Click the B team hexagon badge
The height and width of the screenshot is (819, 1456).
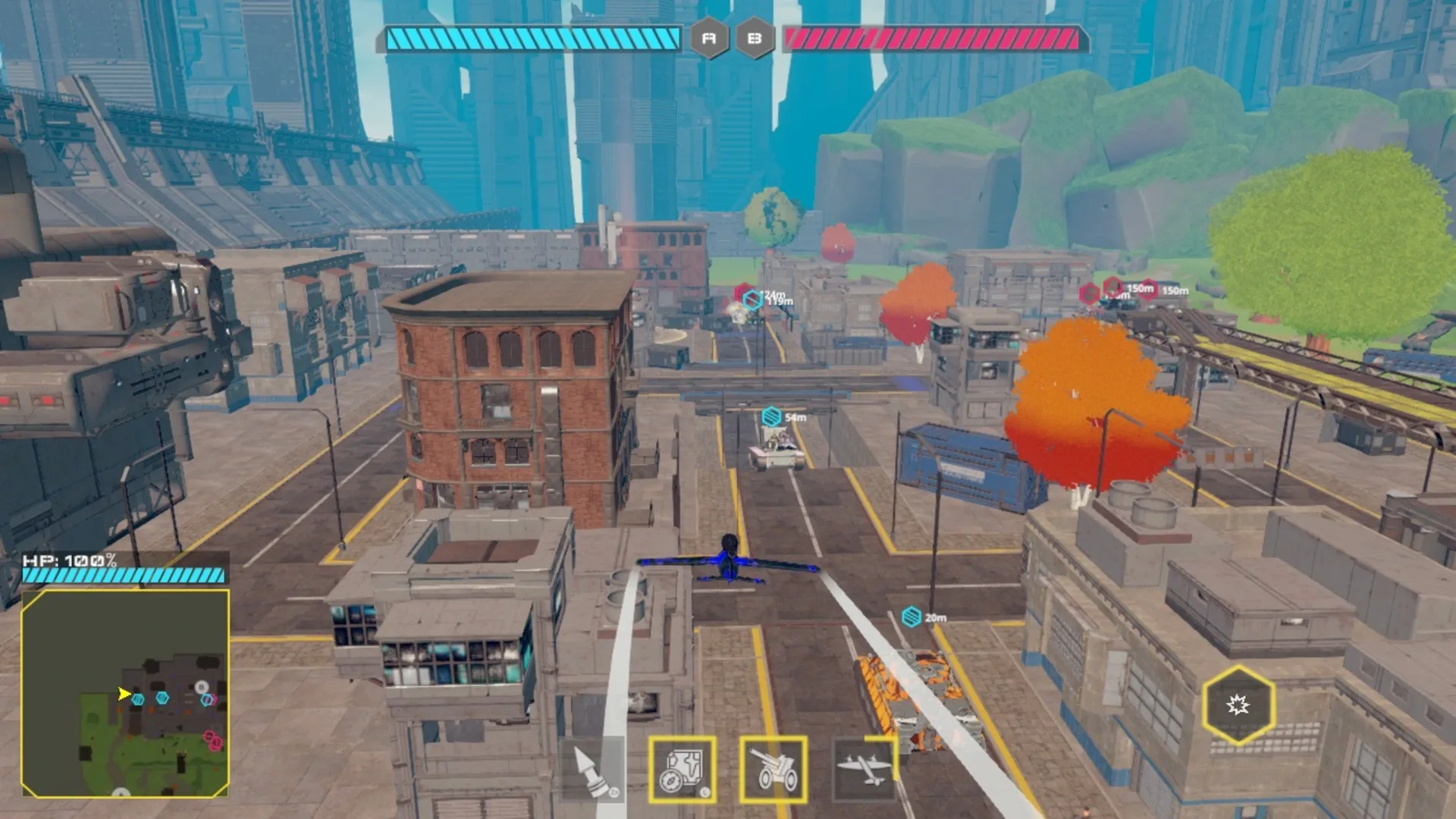[756, 36]
